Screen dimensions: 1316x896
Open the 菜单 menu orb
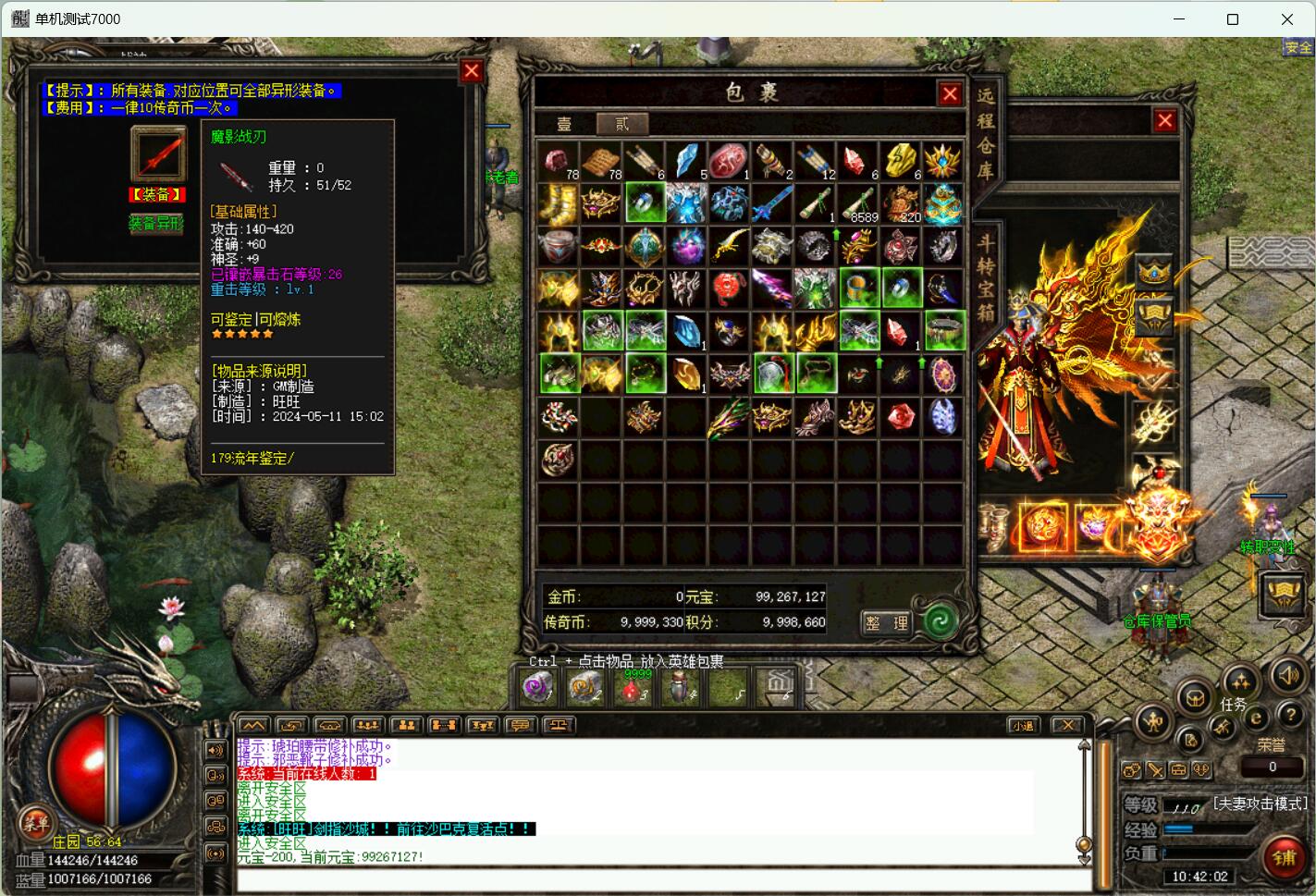(36, 822)
